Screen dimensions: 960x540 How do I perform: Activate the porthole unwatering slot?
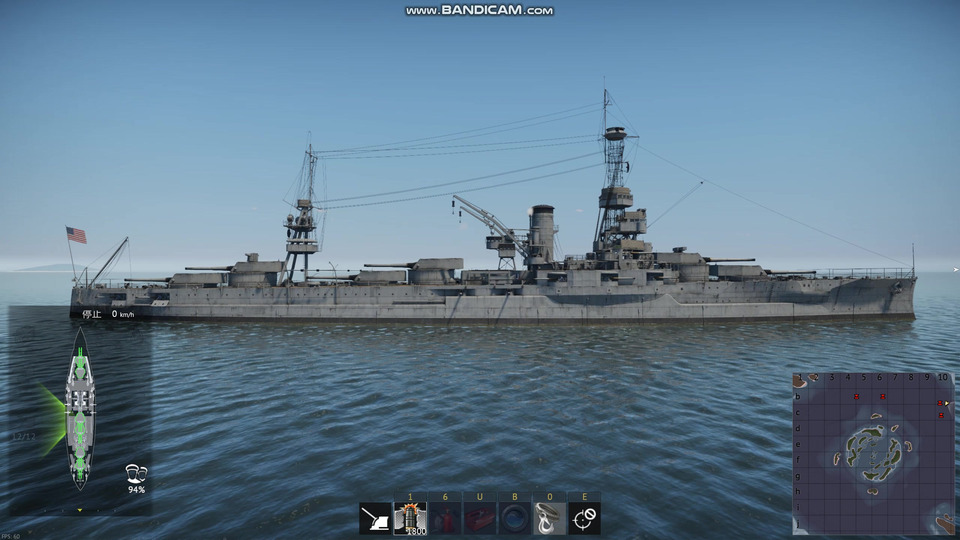click(515, 518)
